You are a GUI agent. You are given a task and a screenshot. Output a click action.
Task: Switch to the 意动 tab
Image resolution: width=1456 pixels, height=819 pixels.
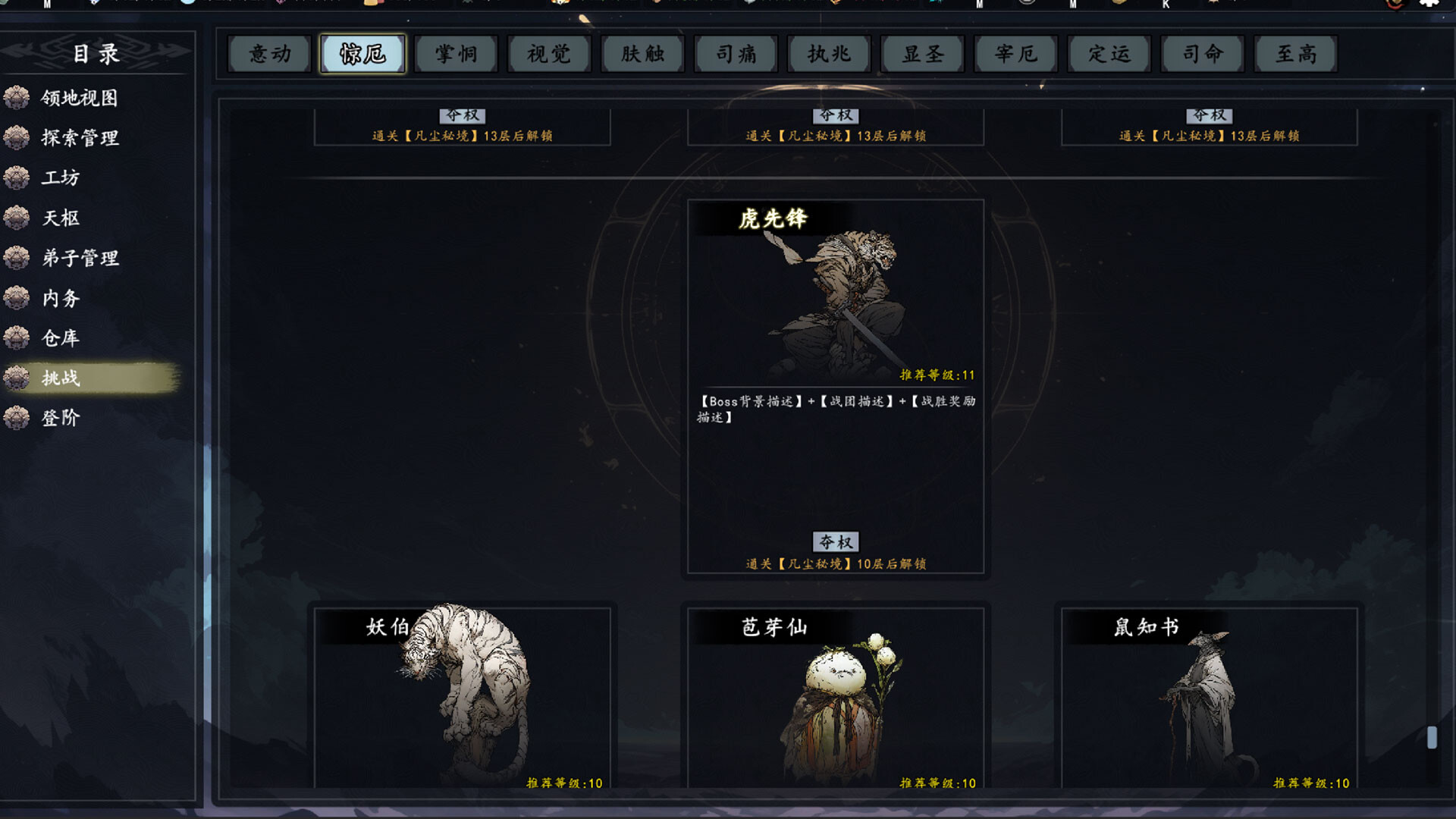coord(269,54)
